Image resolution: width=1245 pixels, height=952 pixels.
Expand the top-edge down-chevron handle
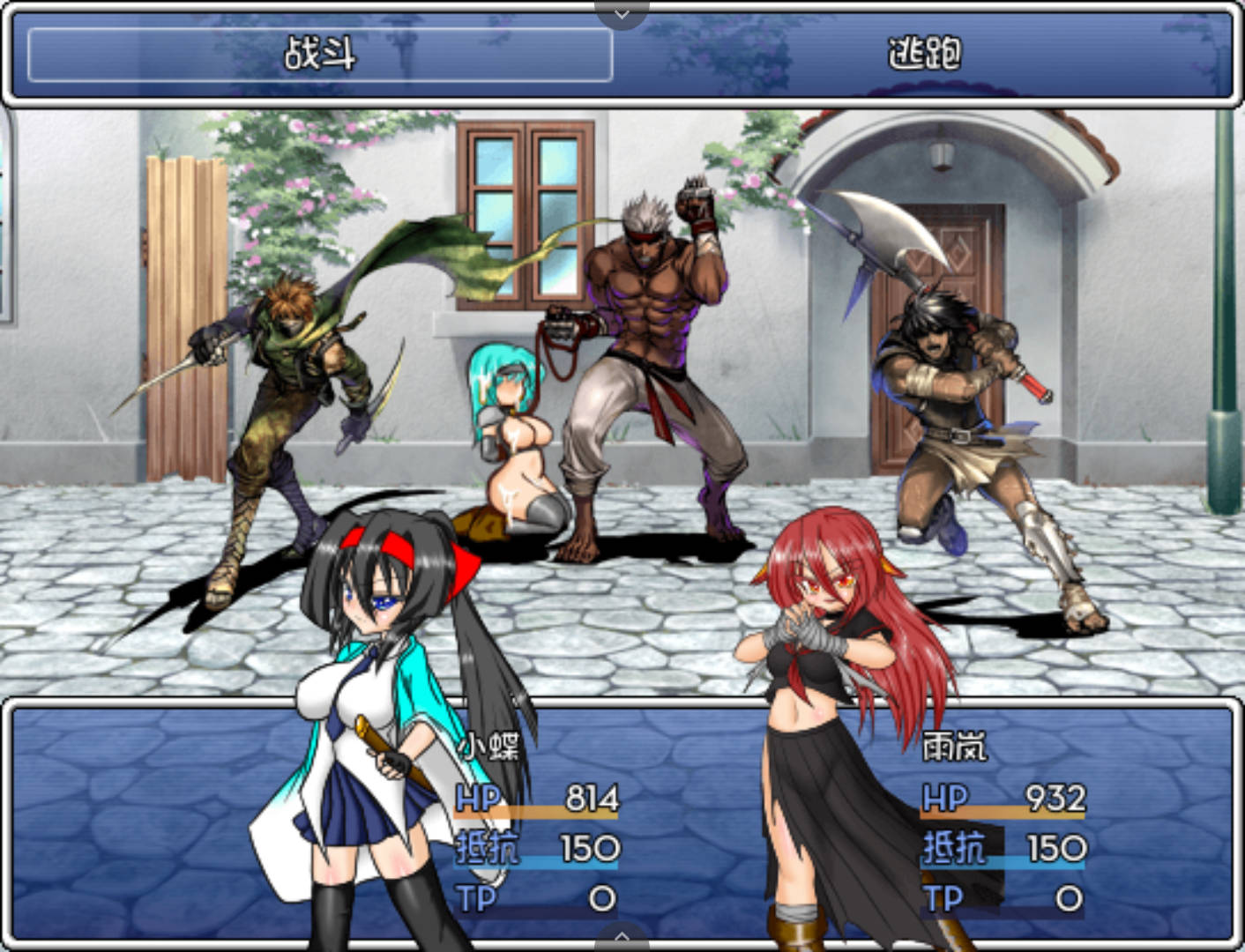622,13
